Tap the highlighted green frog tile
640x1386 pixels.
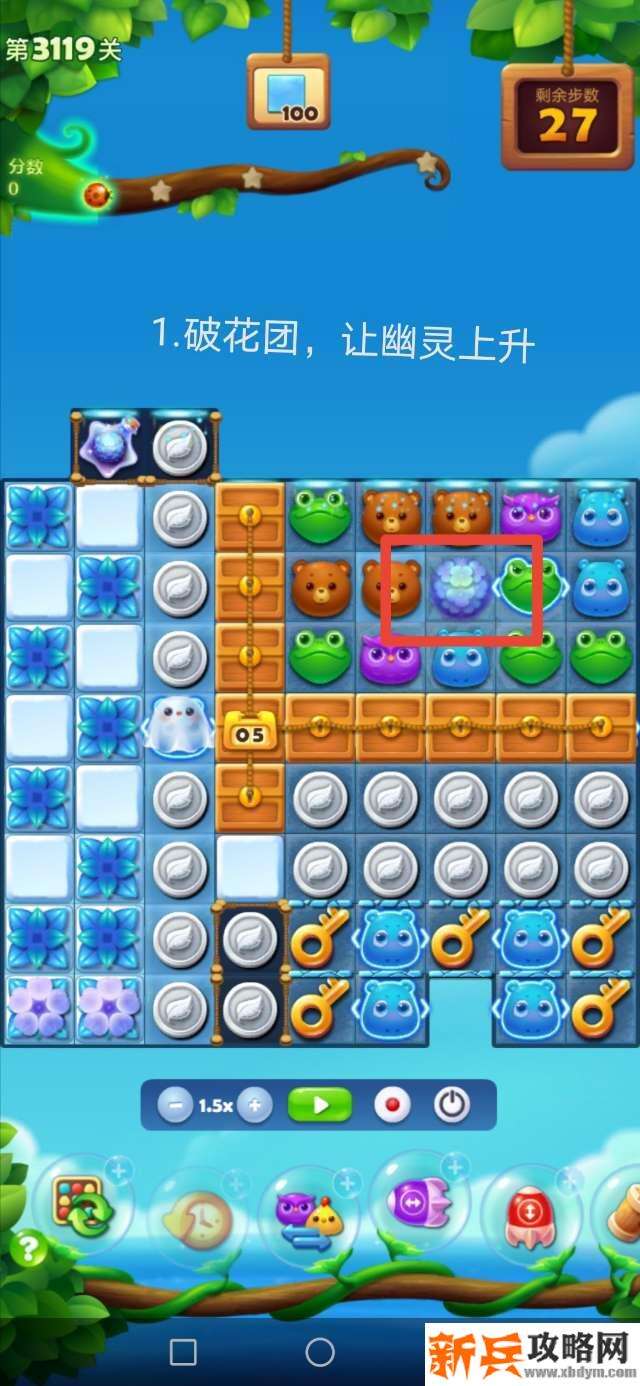point(527,588)
